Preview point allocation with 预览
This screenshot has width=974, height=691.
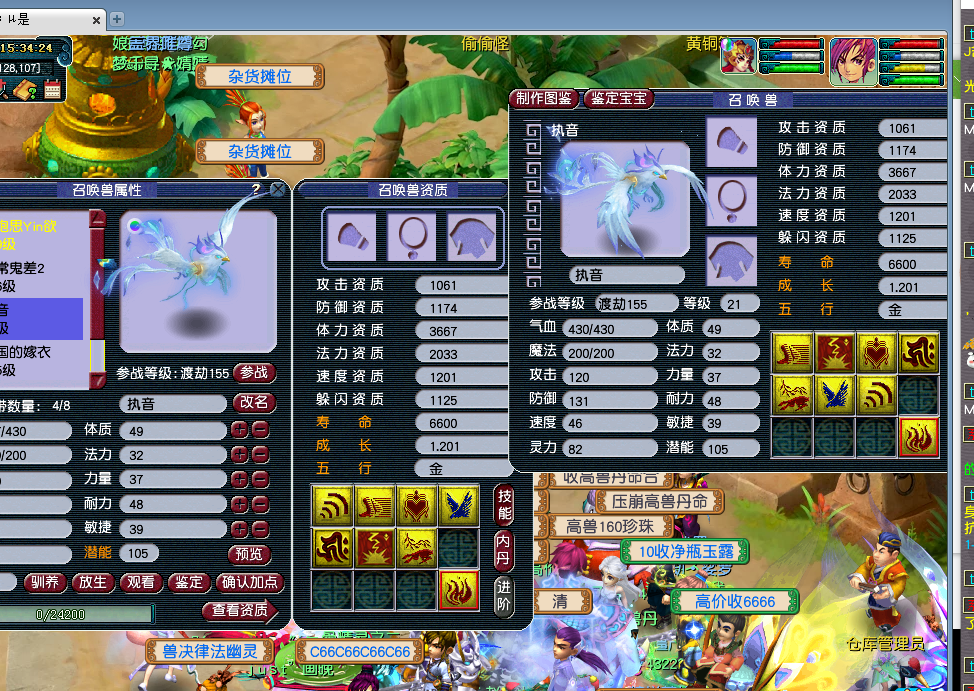pyautogui.click(x=249, y=553)
